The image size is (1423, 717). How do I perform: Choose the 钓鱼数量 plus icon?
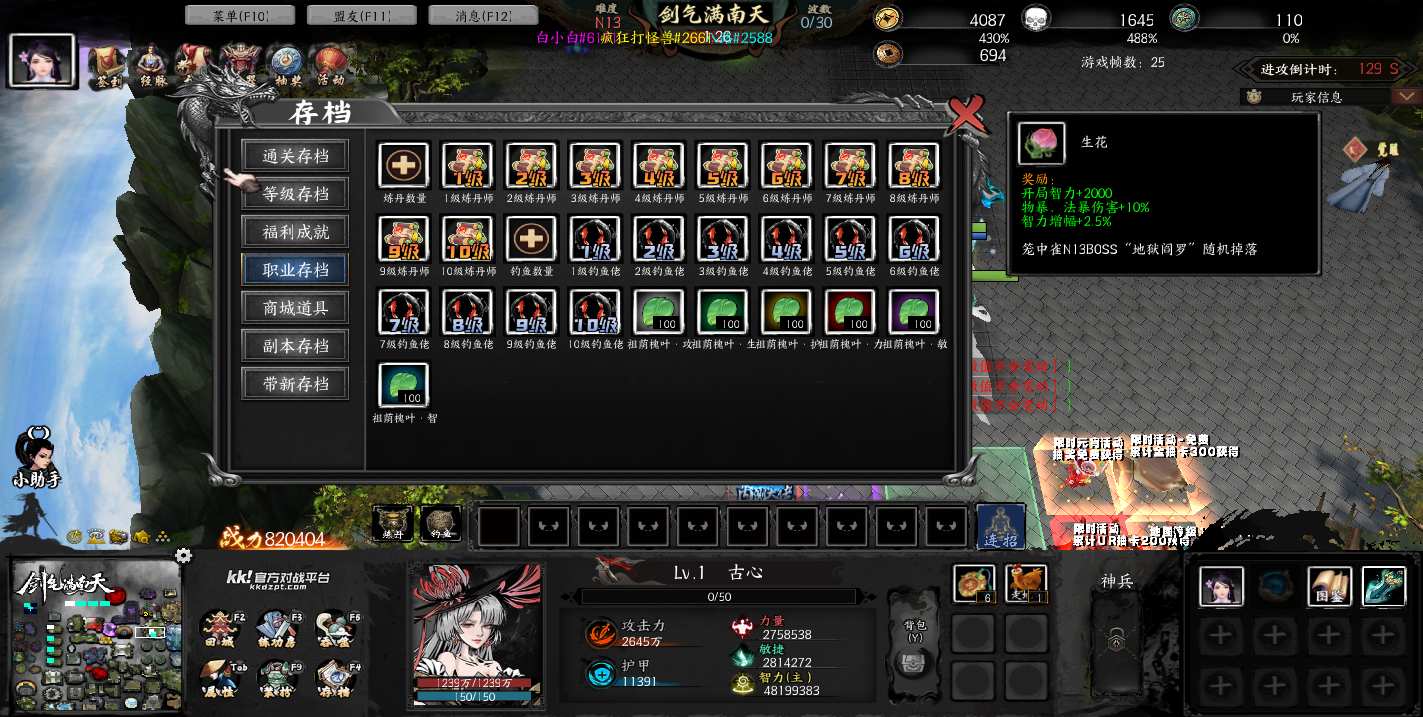[531, 239]
